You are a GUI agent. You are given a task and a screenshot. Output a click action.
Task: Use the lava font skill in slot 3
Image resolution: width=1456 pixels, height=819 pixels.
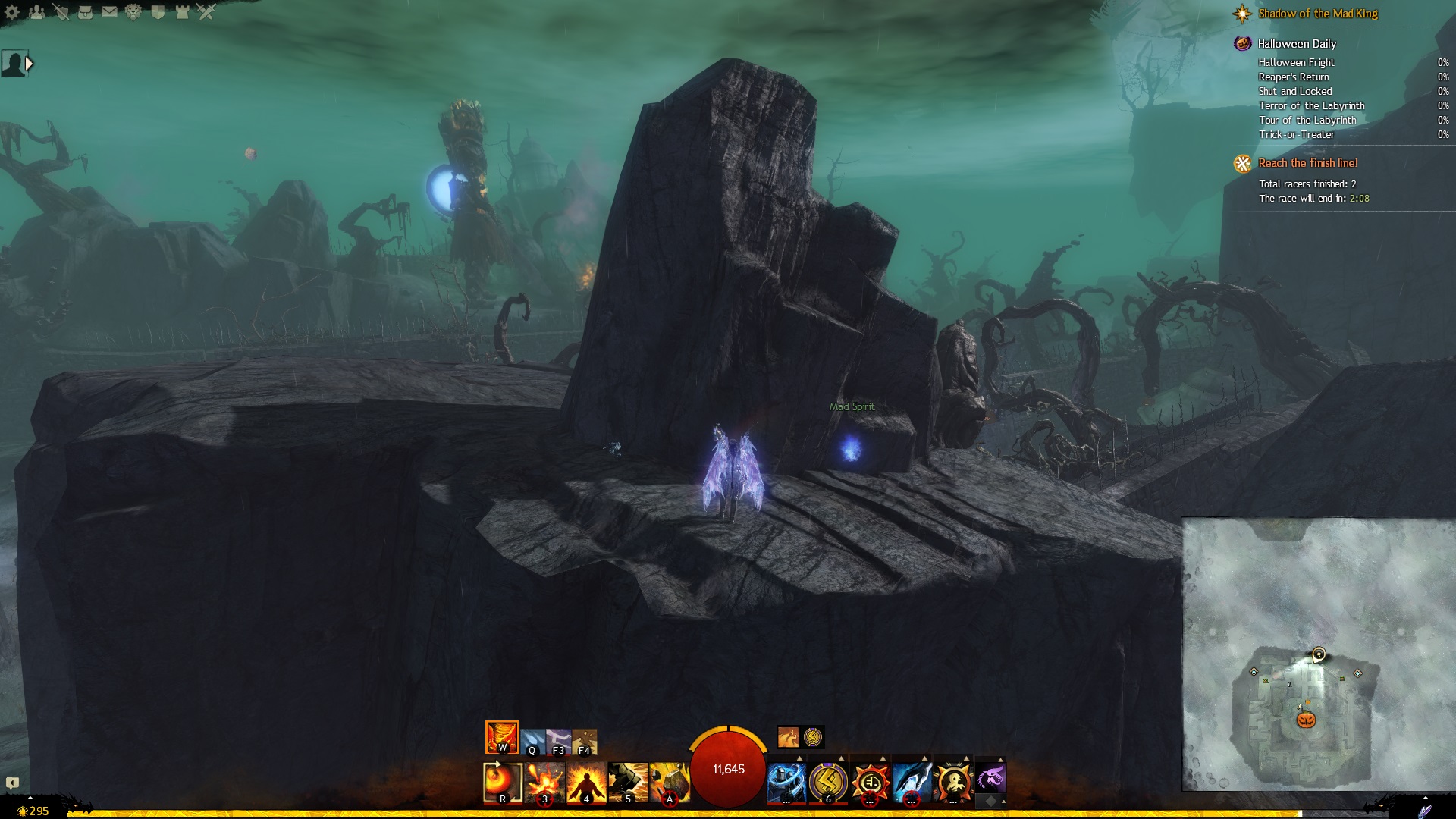click(x=544, y=783)
